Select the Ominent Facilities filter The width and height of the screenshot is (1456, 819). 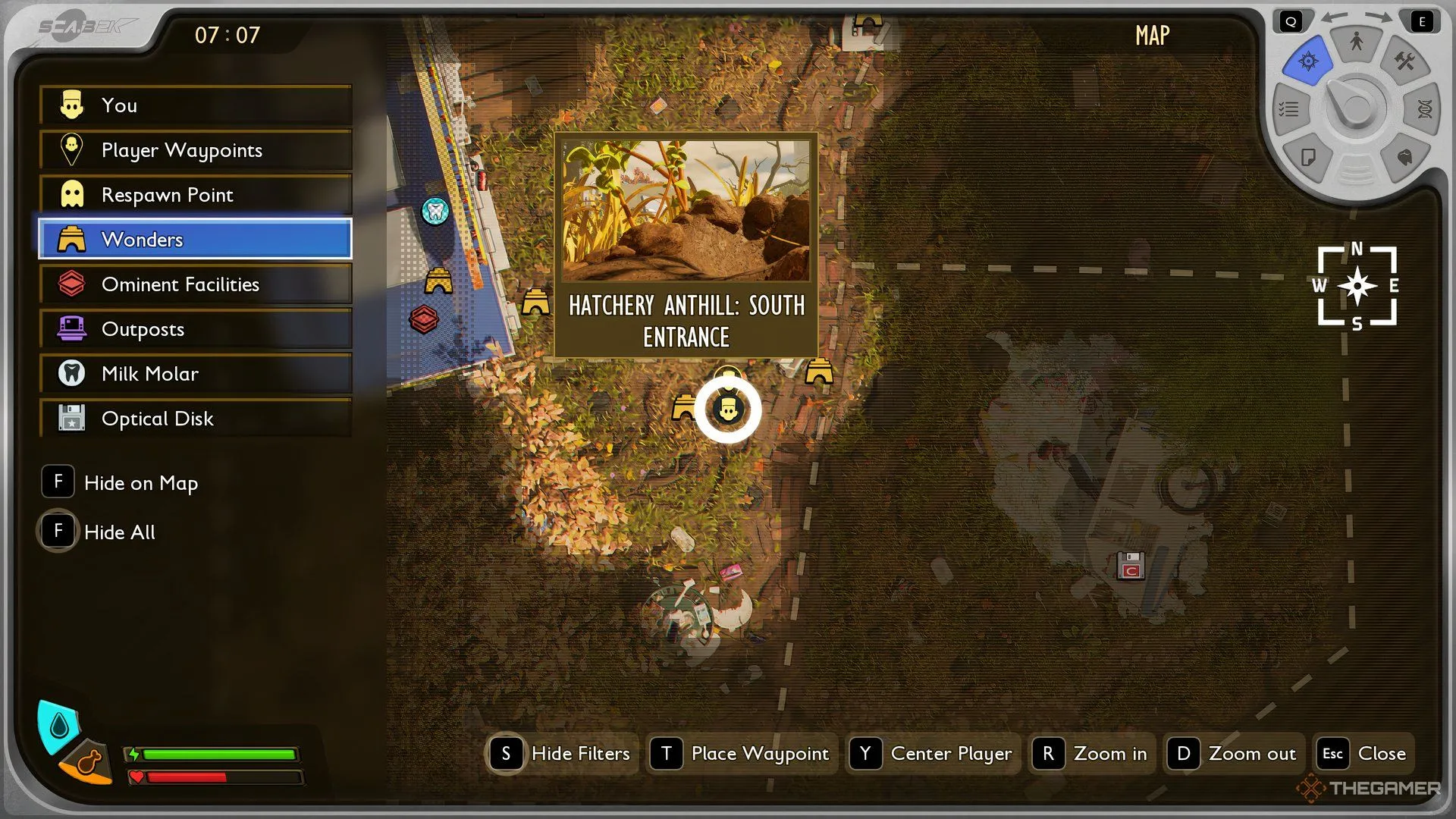(x=196, y=284)
